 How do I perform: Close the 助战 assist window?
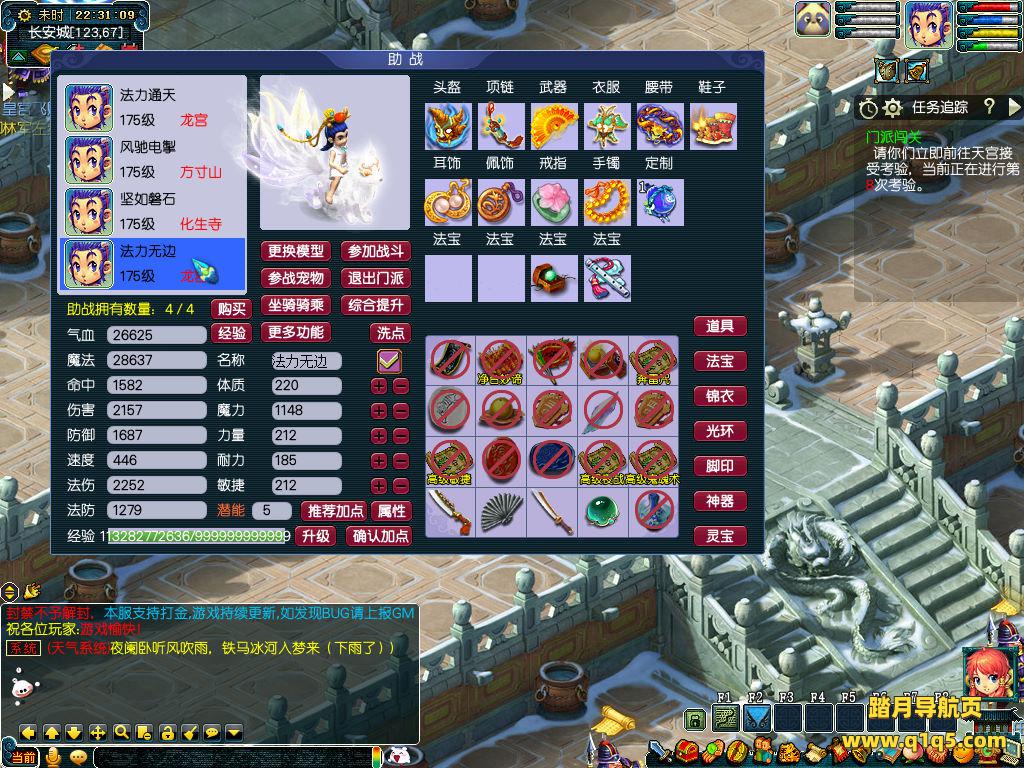[x=751, y=61]
